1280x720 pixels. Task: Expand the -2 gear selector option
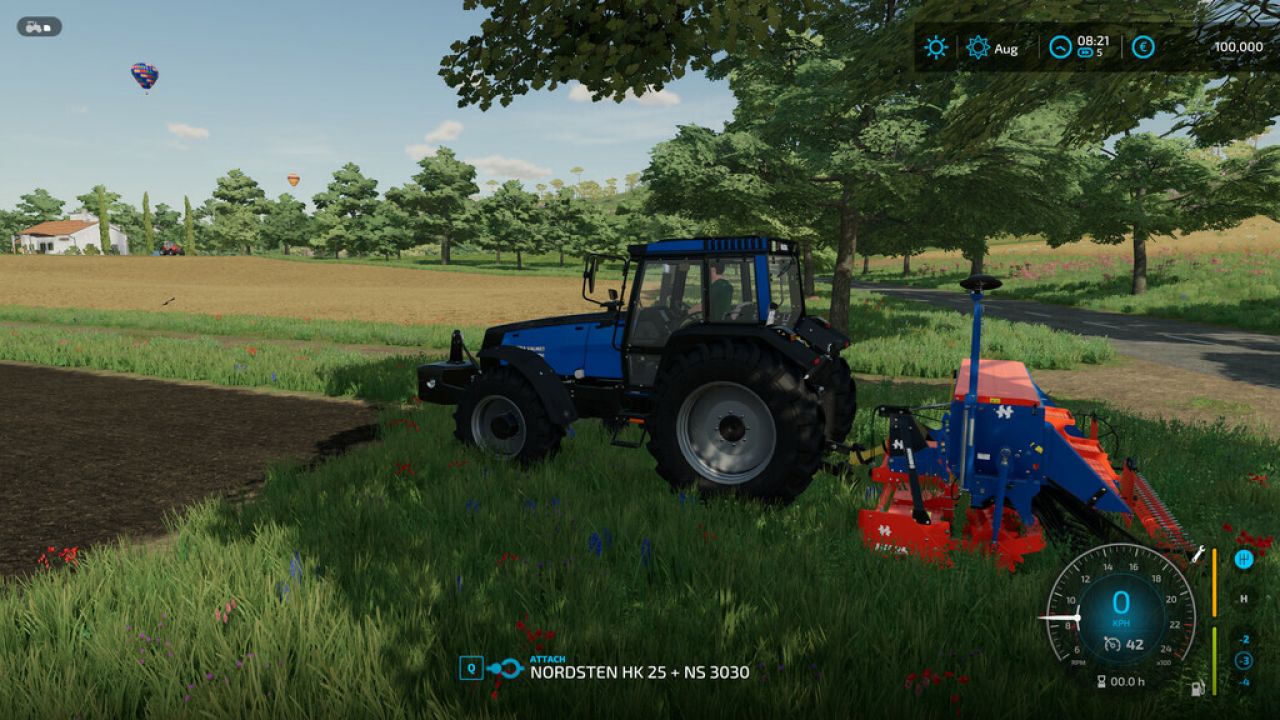pyautogui.click(x=1244, y=641)
